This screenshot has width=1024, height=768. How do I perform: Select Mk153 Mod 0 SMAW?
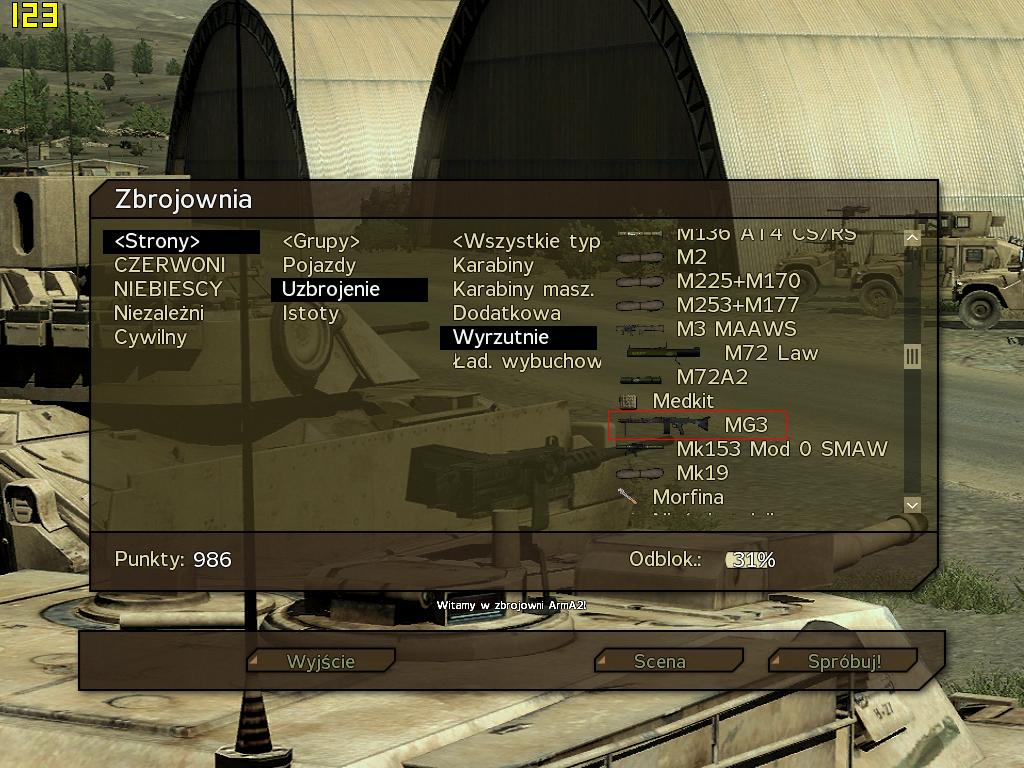point(781,449)
